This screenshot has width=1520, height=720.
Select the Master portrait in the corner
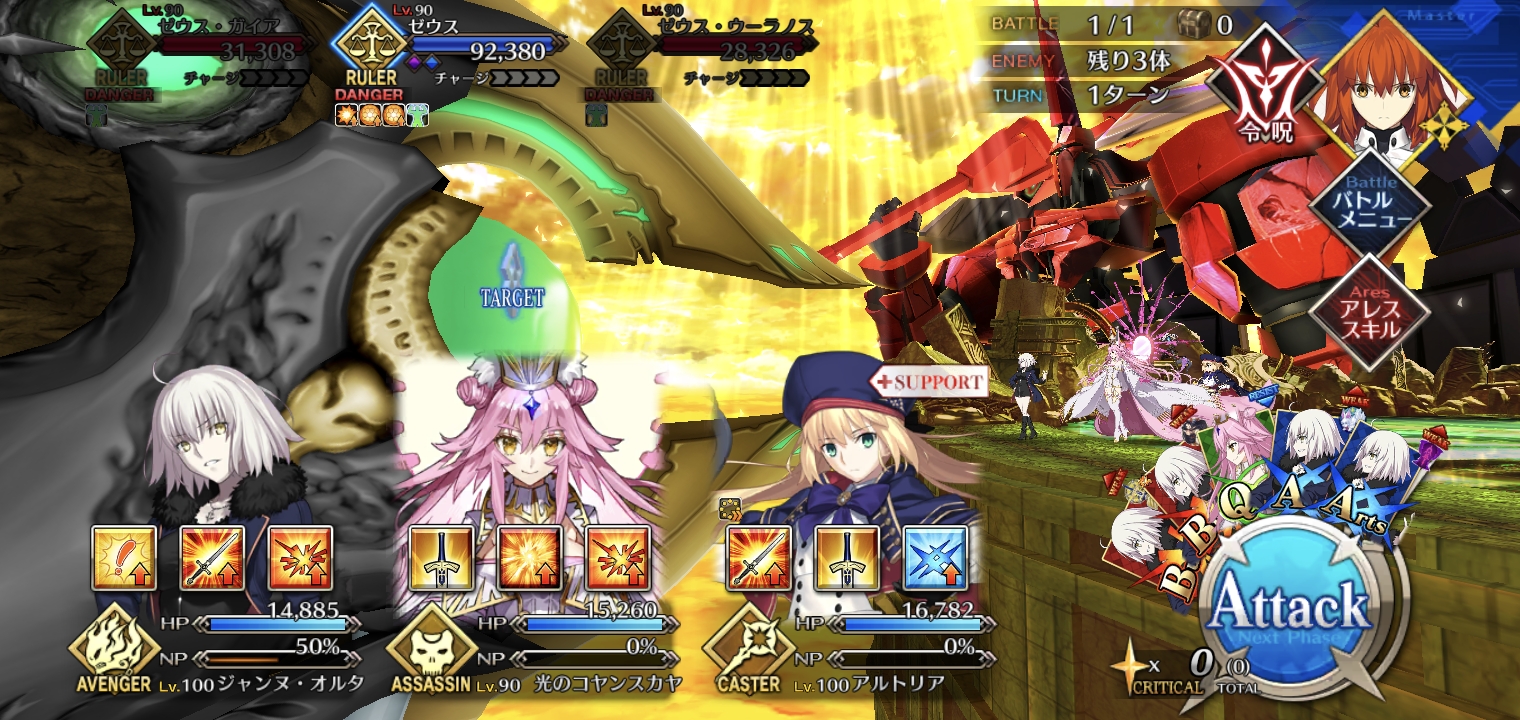pyautogui.click(x=1395, y=85)
